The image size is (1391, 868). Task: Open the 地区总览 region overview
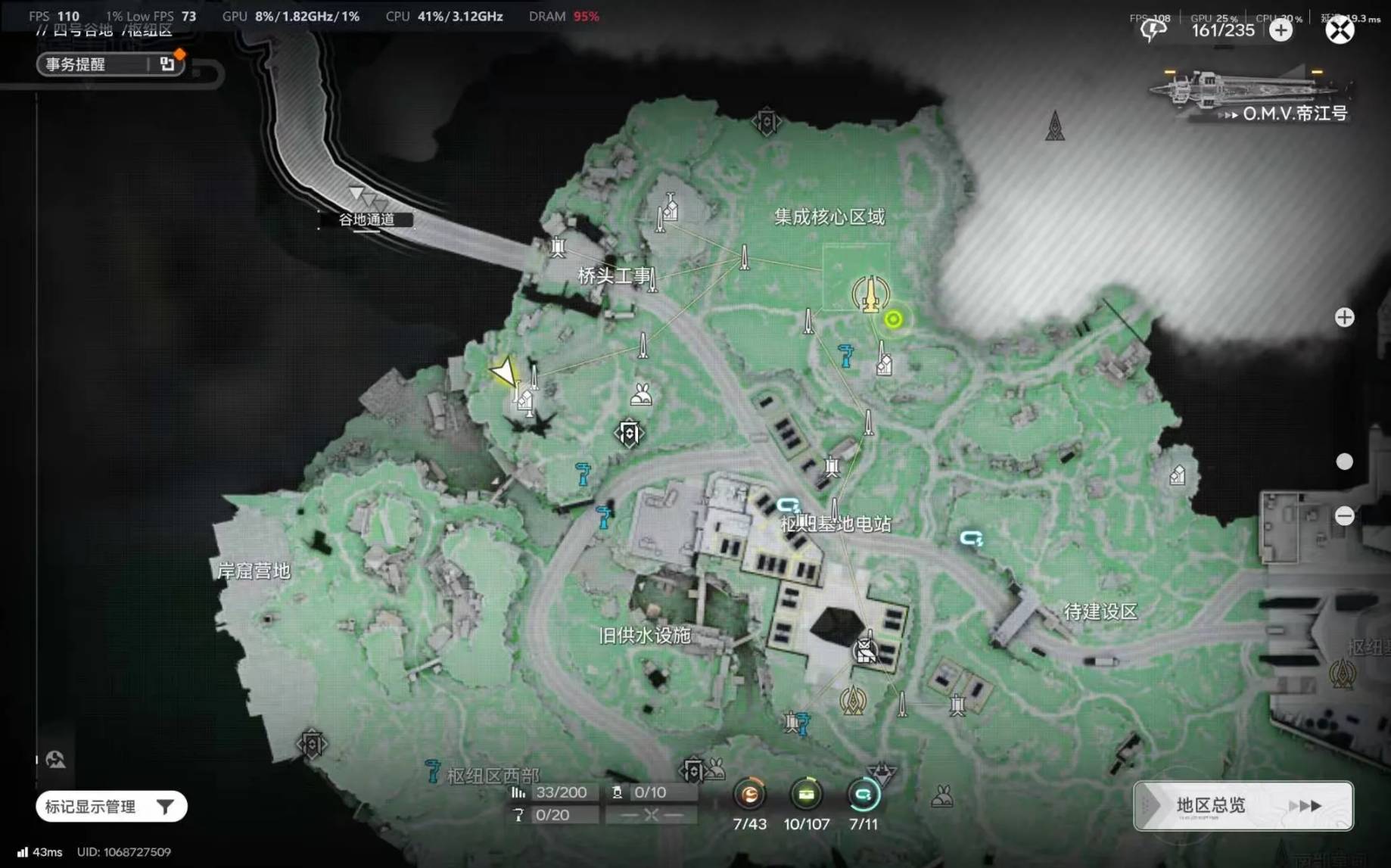pyautogui.click(x=1243, y=806)
